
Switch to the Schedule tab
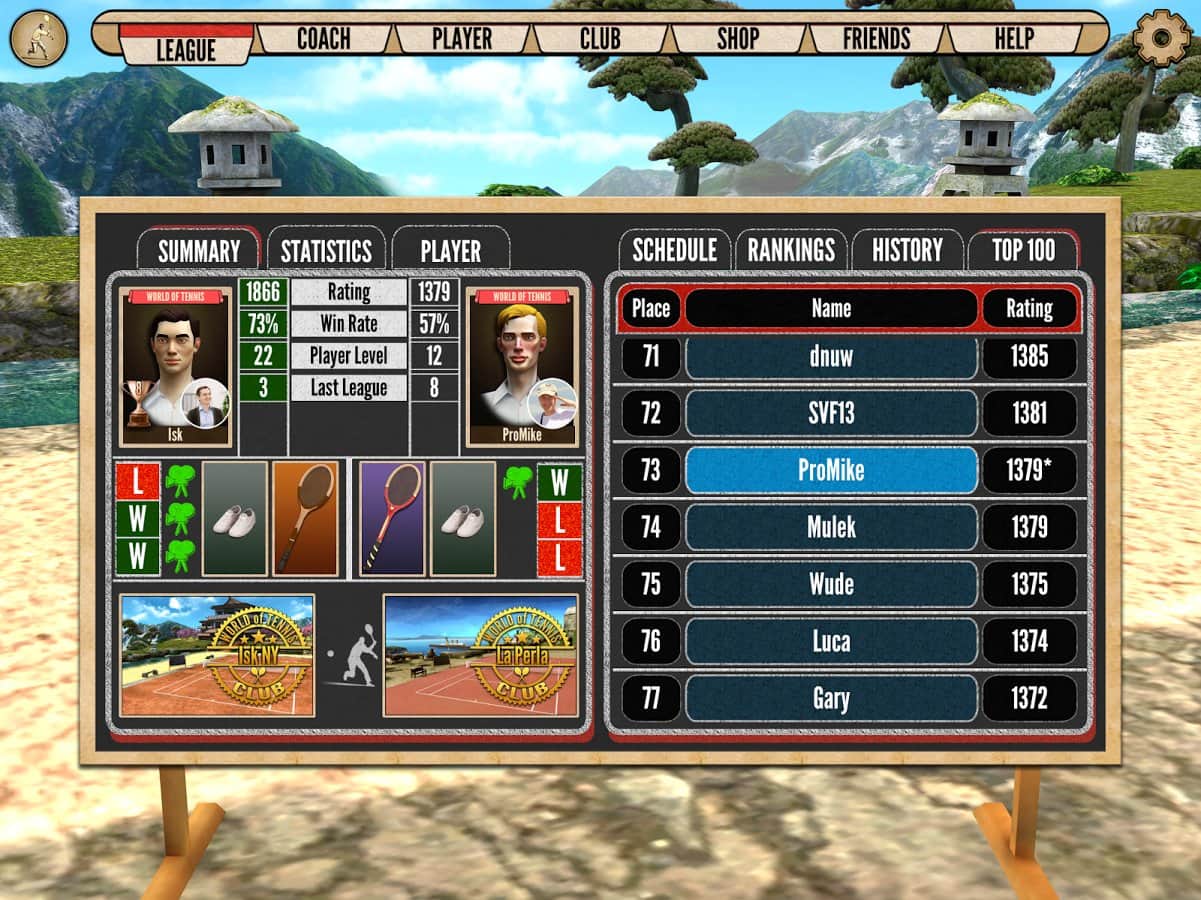tap(675, 250)
